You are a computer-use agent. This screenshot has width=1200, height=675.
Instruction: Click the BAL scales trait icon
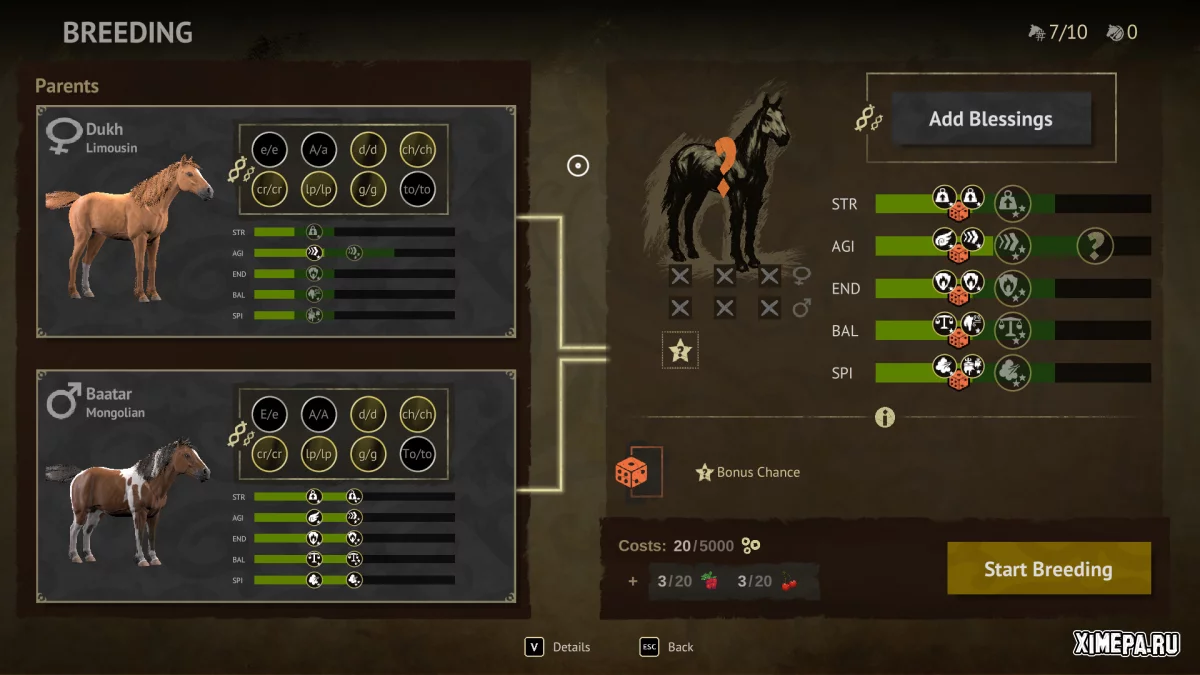pyautogui.click(x=1012, y=330)
